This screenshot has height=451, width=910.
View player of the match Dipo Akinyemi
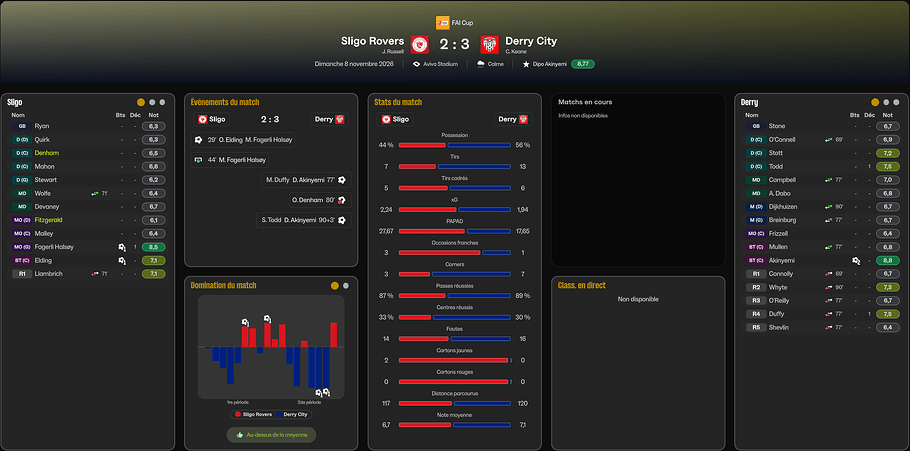click(x=544, y=64)
